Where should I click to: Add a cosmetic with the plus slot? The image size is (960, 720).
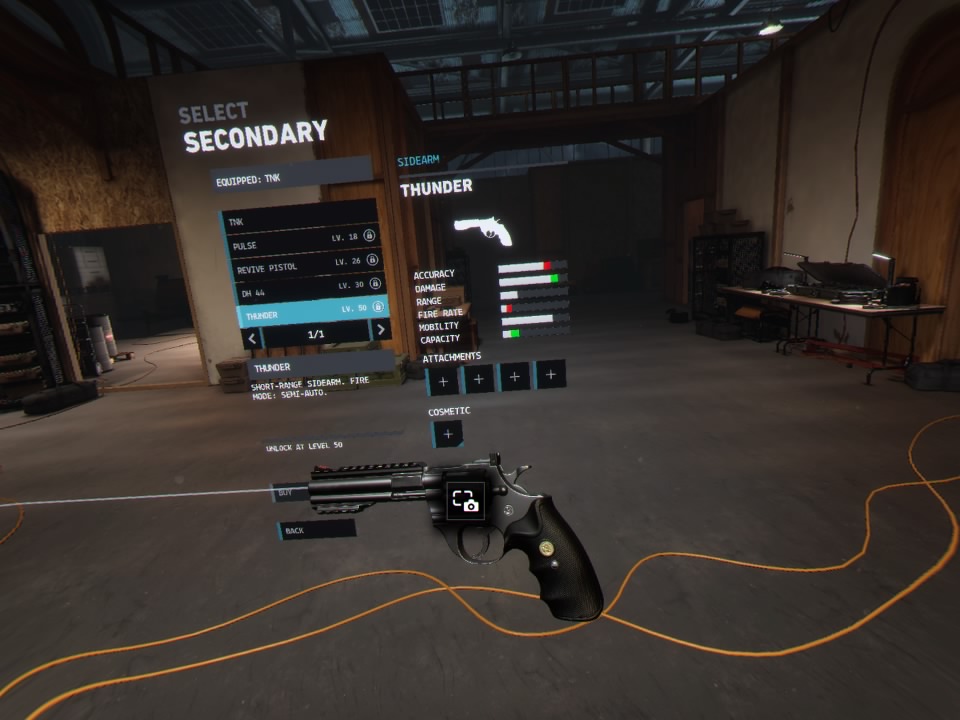(x=447, y=434)
